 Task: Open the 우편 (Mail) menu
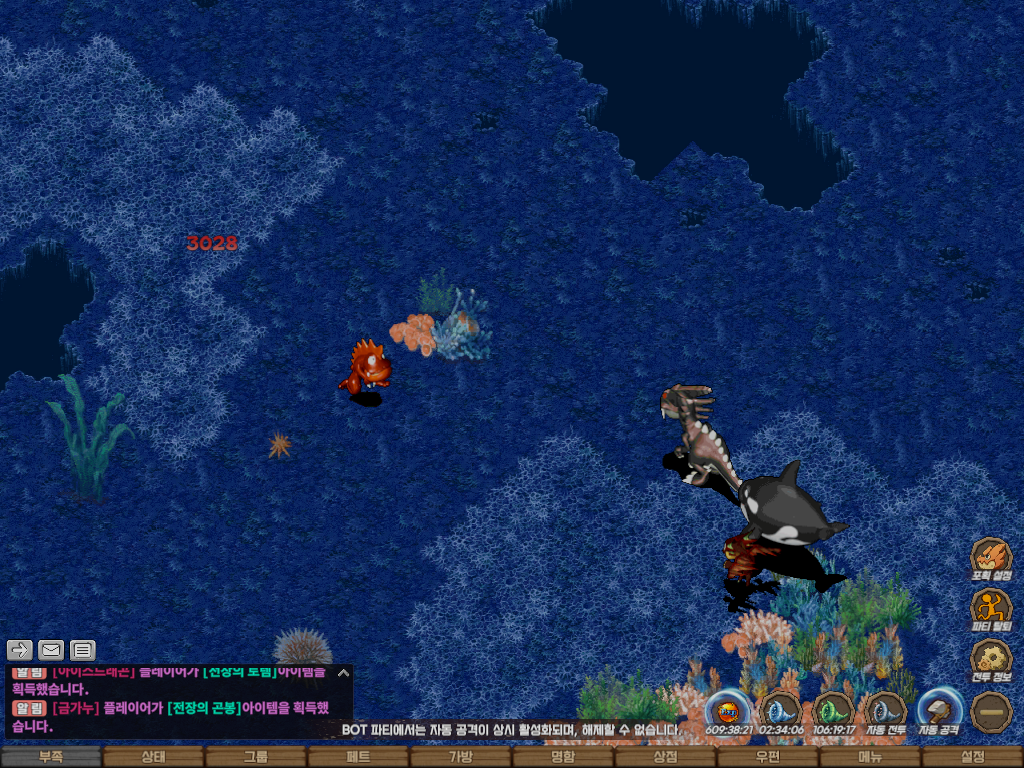767,757
